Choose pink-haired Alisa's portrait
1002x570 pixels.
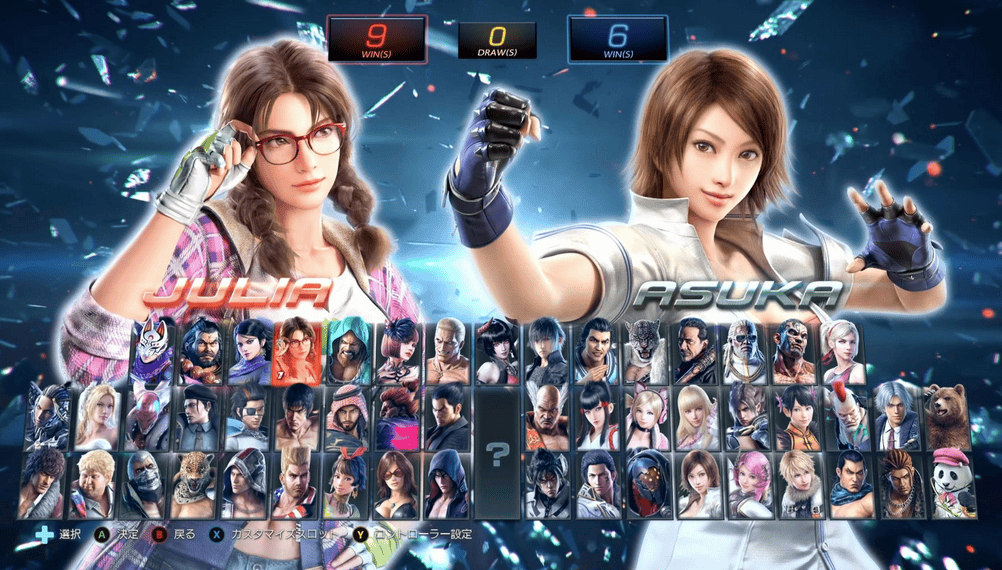[x=745, y=483]
